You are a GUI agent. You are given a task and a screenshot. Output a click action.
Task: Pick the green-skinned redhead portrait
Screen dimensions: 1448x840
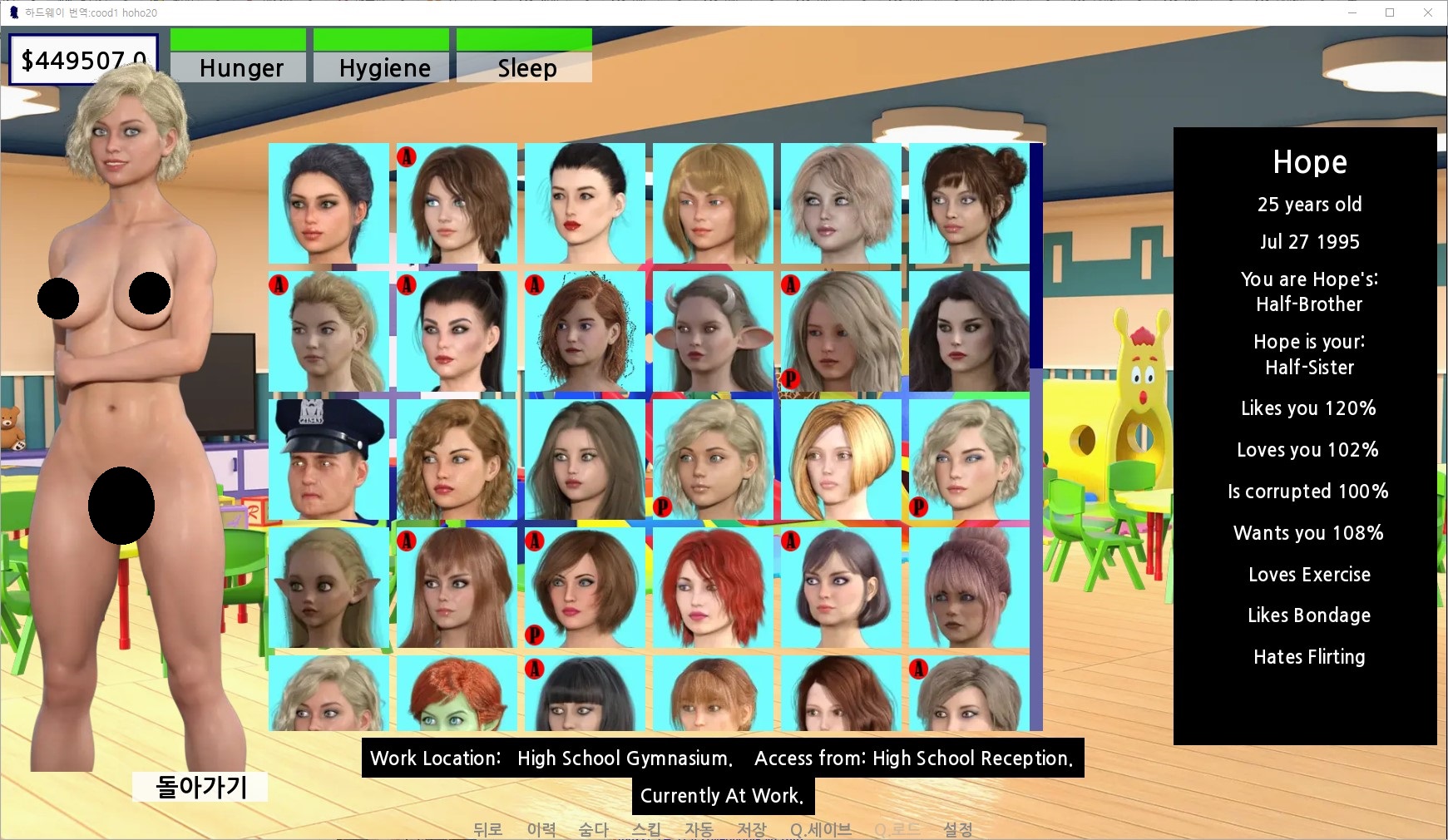(457, 694)
